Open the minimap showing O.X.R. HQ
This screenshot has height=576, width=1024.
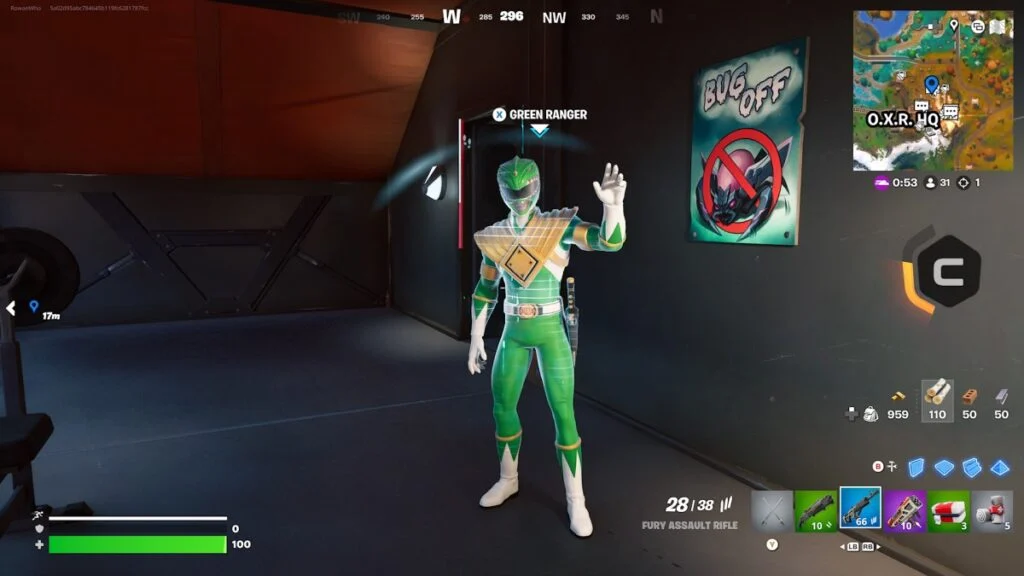click(x=918, y=90)
